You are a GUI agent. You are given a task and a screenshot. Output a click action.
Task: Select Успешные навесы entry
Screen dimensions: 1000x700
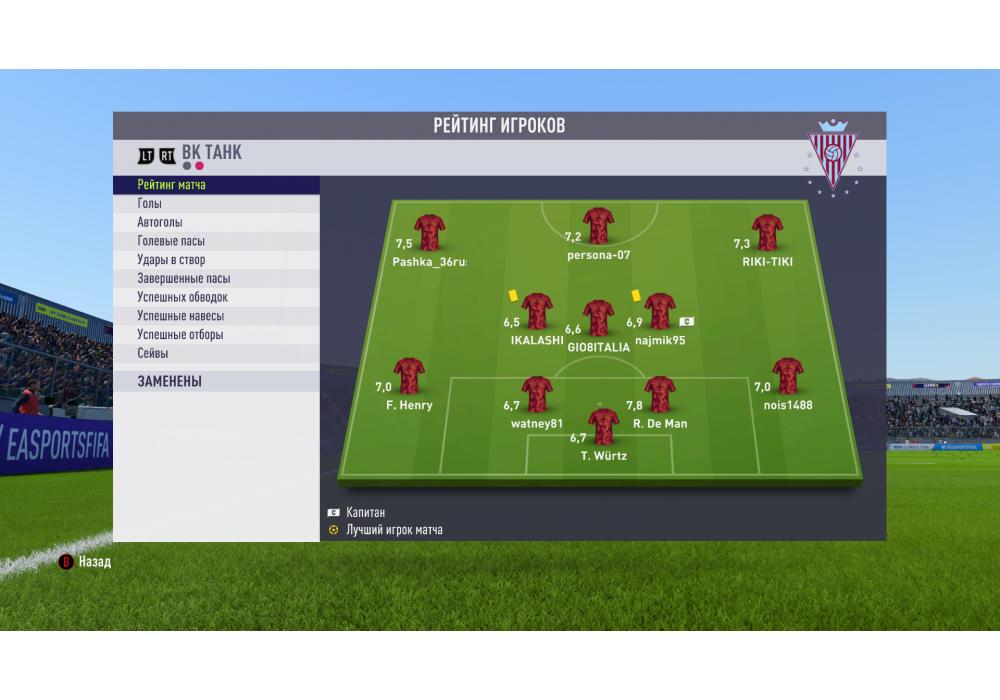coord(180,316)
